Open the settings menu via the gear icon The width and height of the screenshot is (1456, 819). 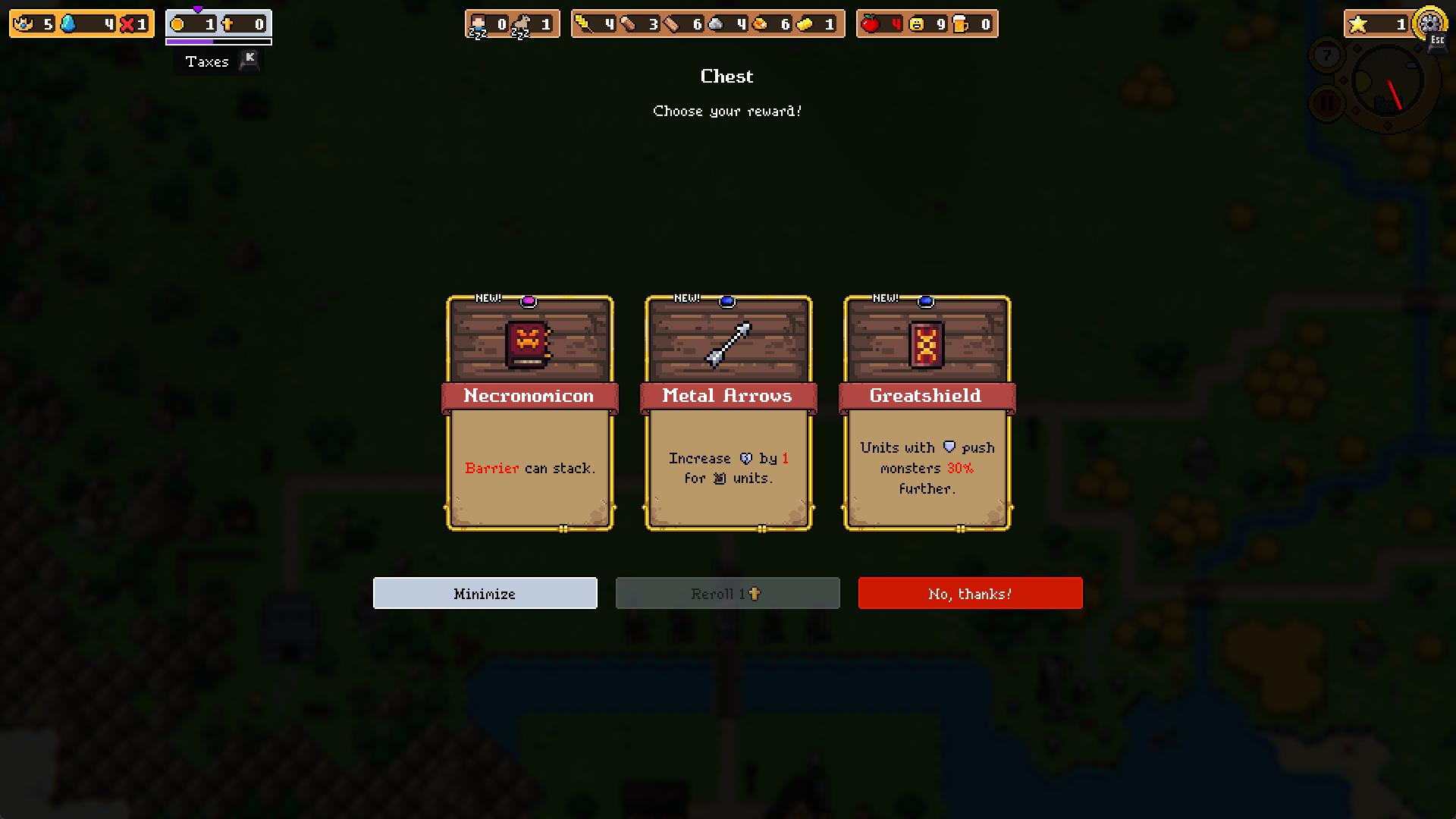(x=1429, y=22)
